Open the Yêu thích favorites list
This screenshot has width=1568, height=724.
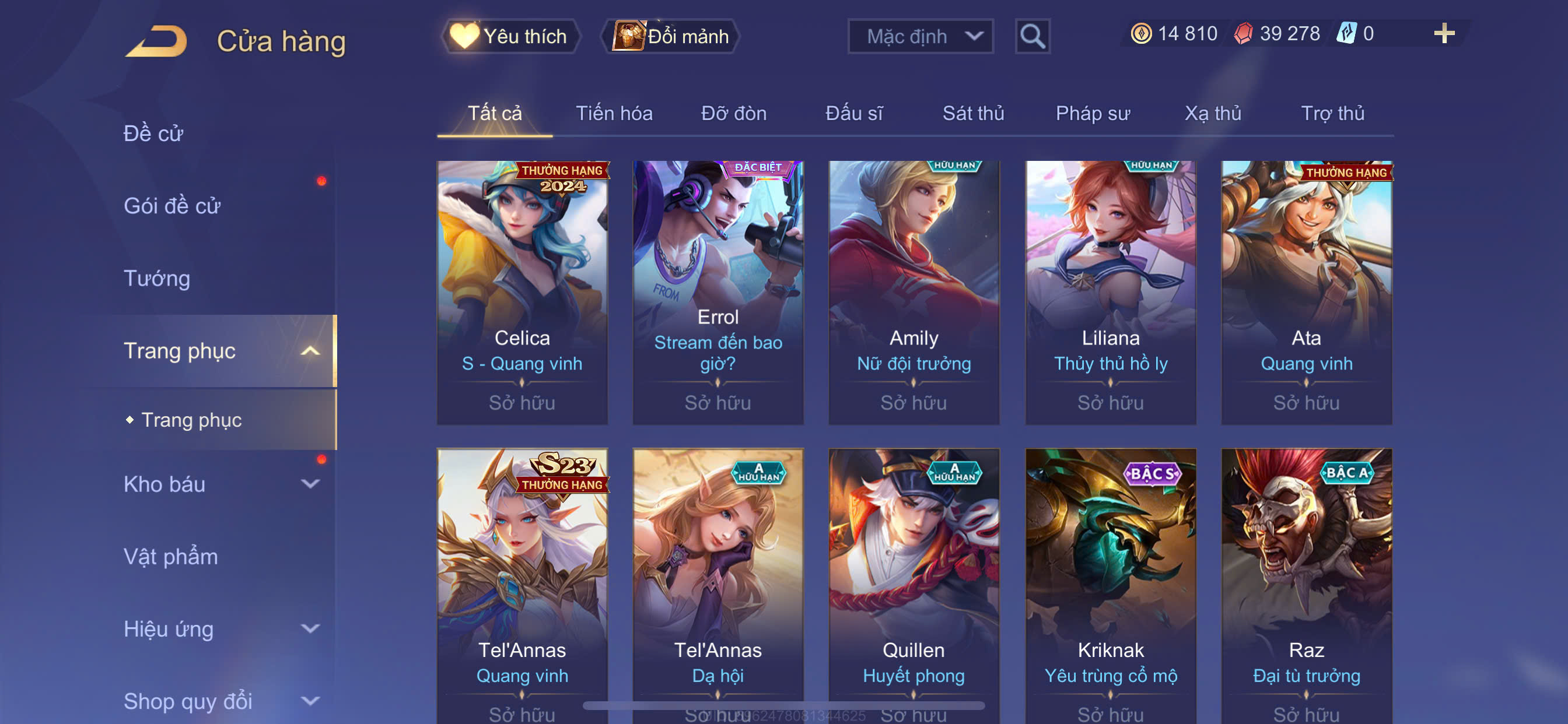click(x=510, y=37)
